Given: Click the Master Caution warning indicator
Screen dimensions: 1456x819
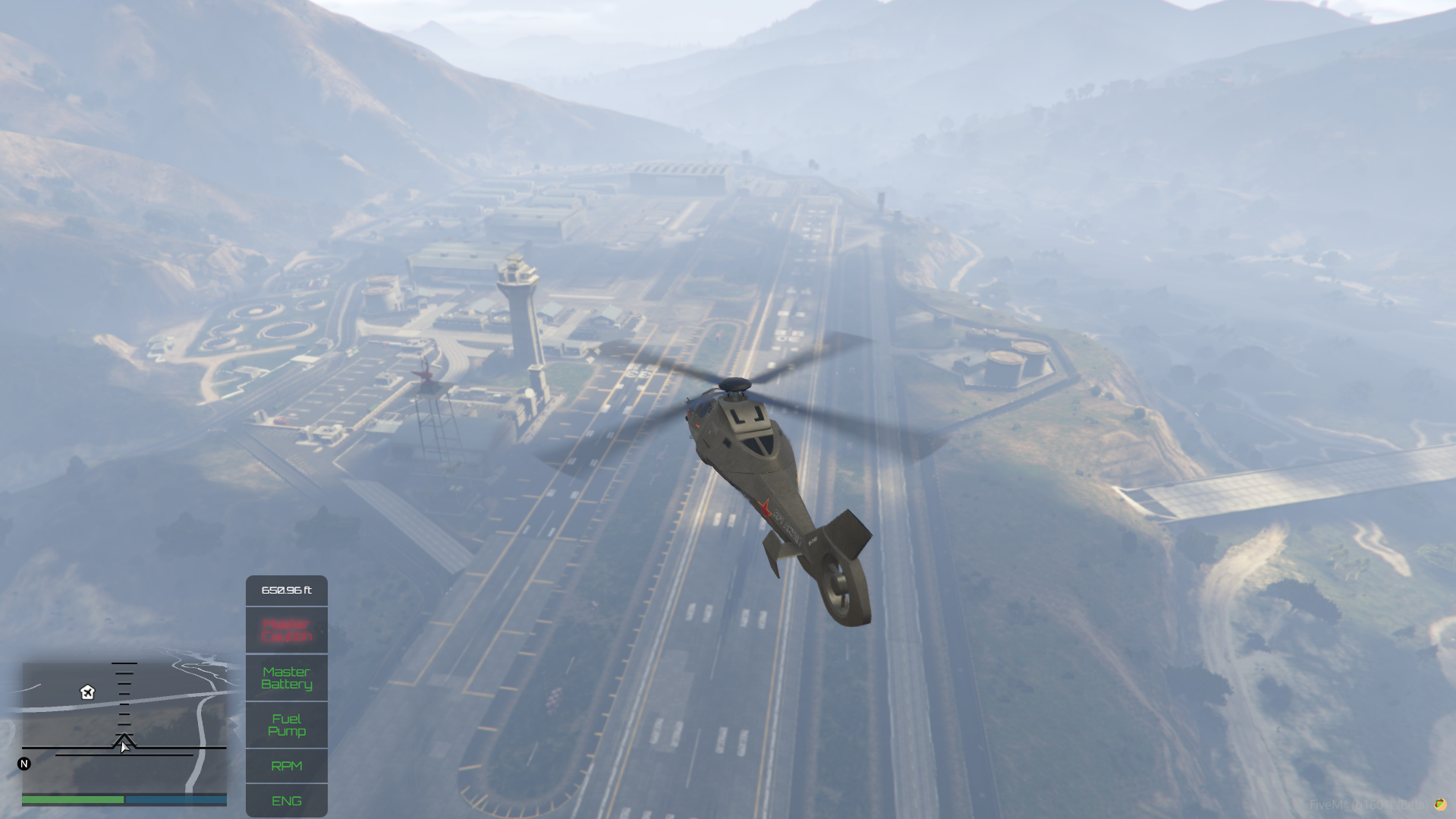Looking at the screenshot, I should click(x=287, y=629).
